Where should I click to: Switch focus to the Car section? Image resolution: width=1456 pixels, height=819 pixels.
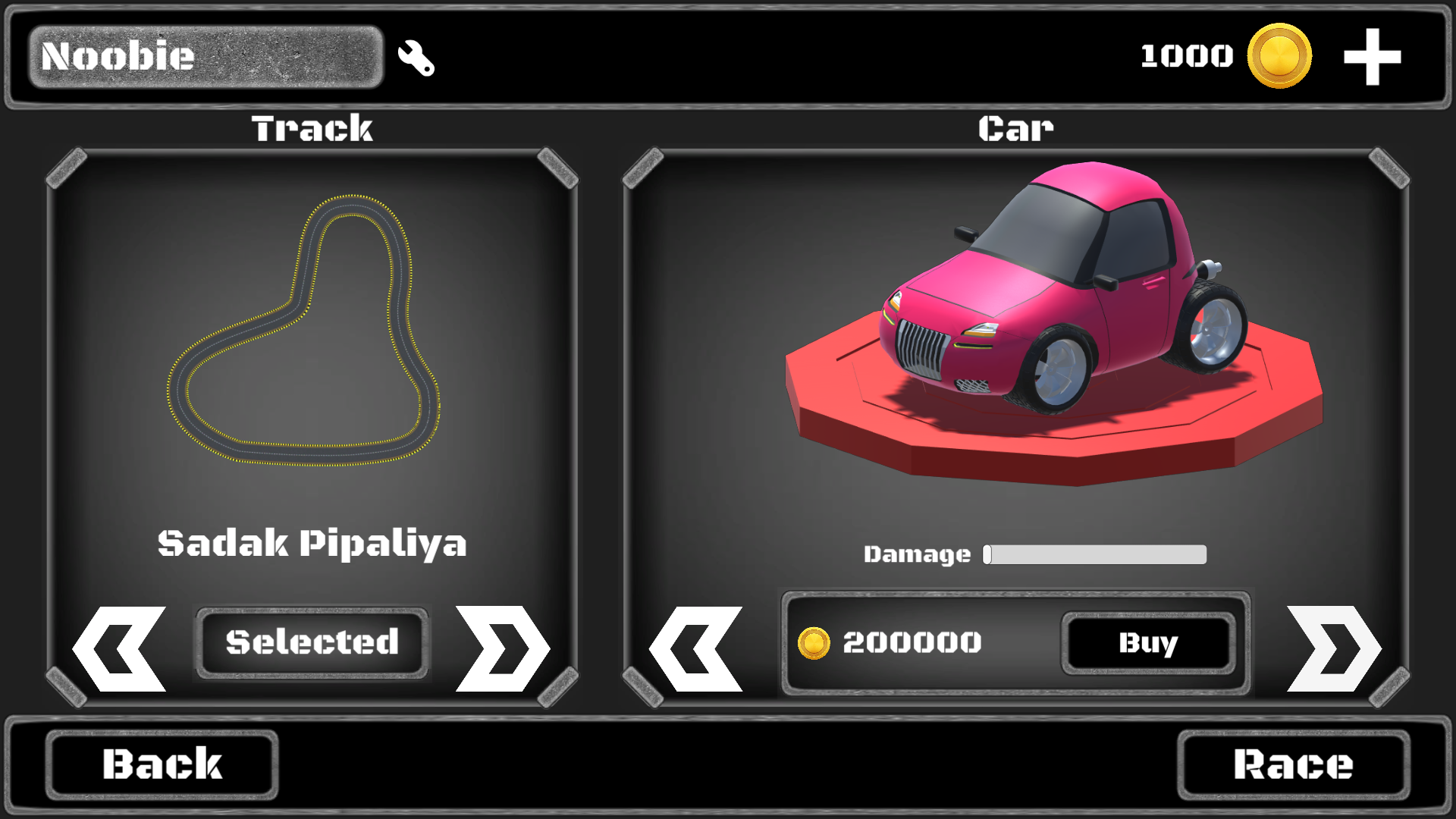pos(1015,127)
